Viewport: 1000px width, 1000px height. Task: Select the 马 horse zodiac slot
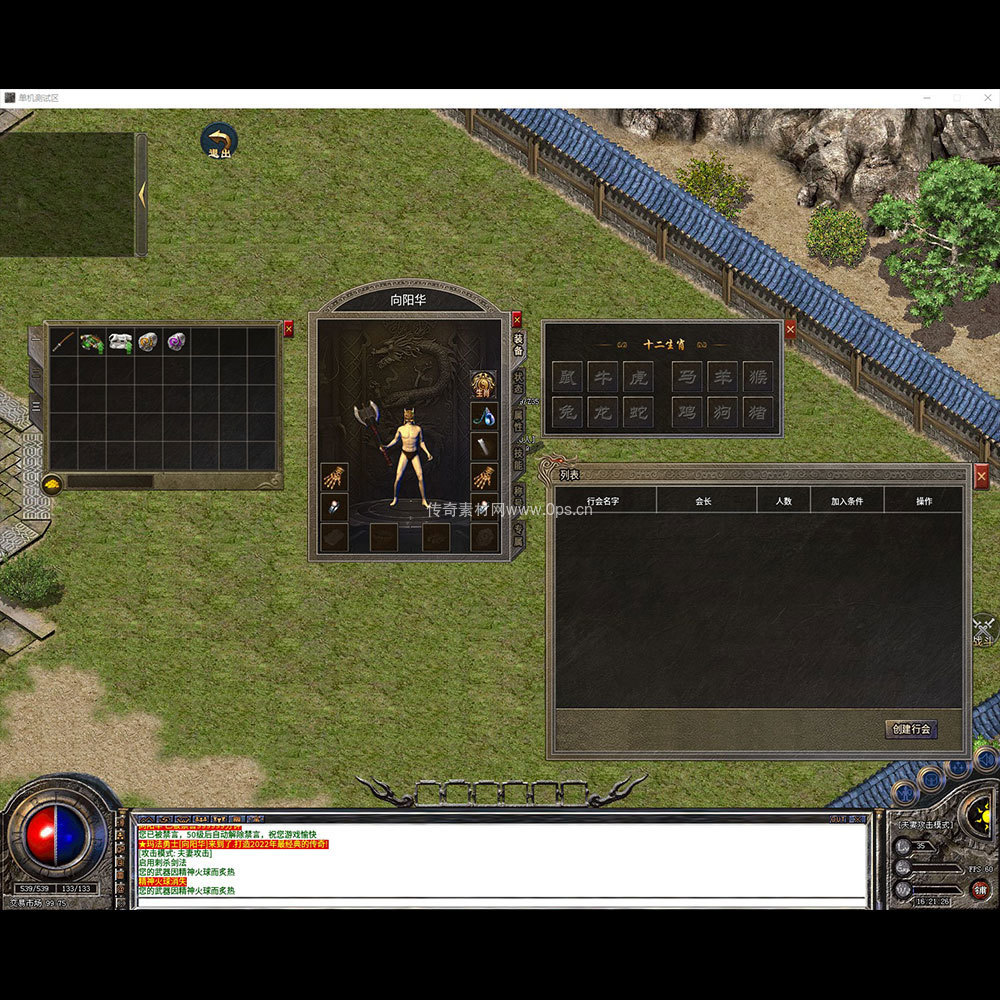(x=686, y=377)
